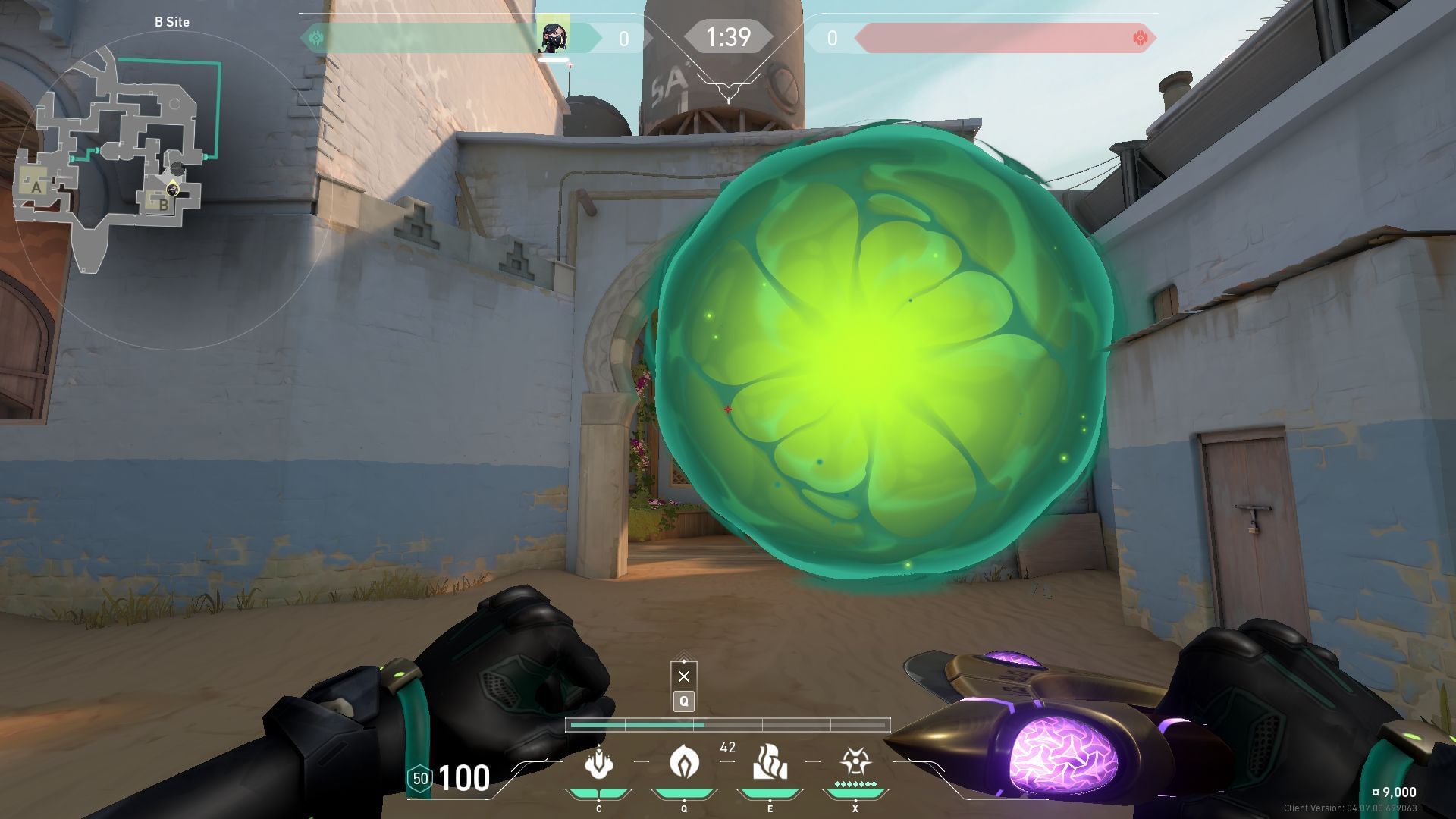Activate the Poison Cloud ability icon
The image size is (1456, 819).
click(x=684, y=761)
